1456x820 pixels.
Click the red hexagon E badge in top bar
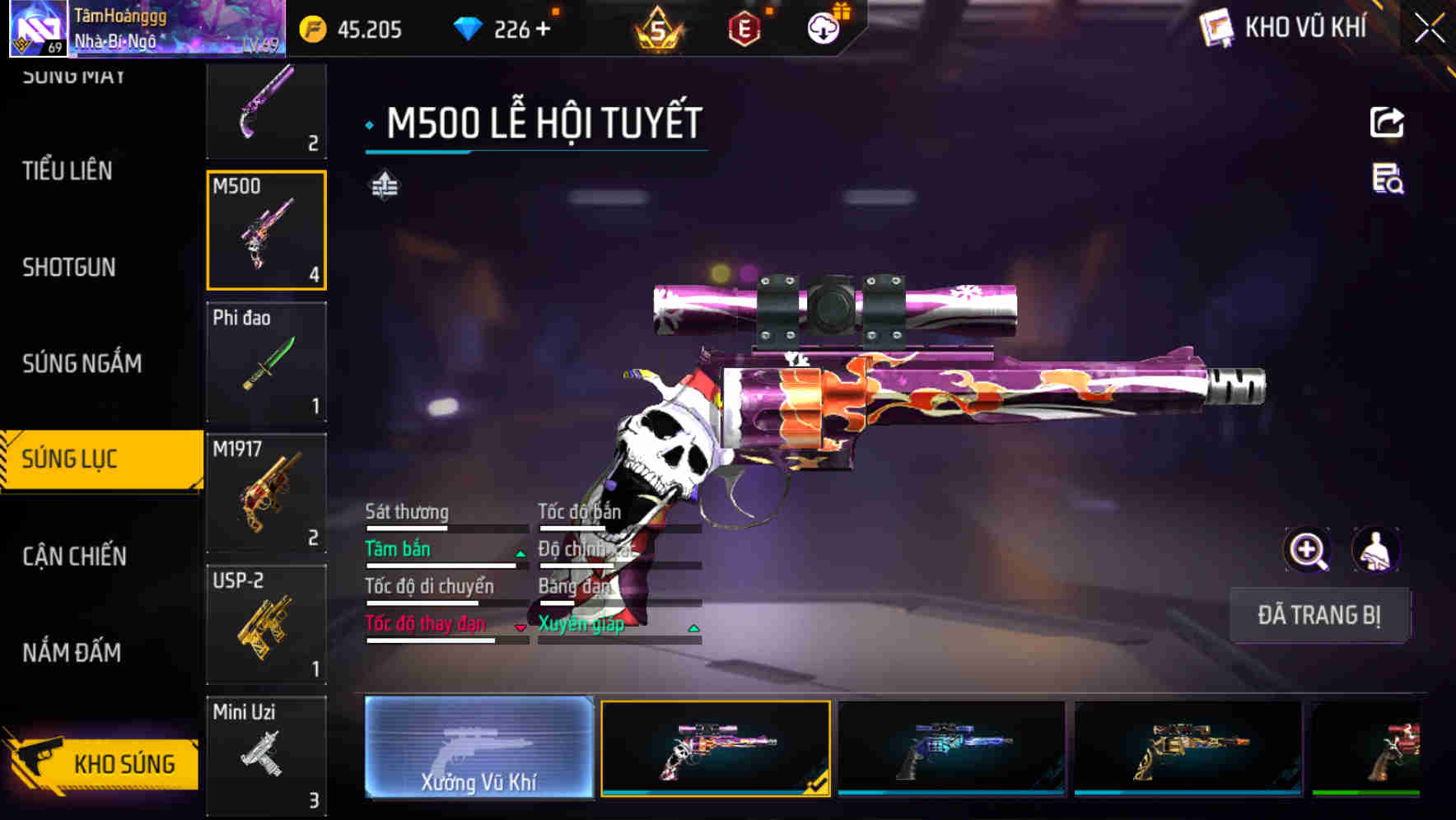click(743, 29)
